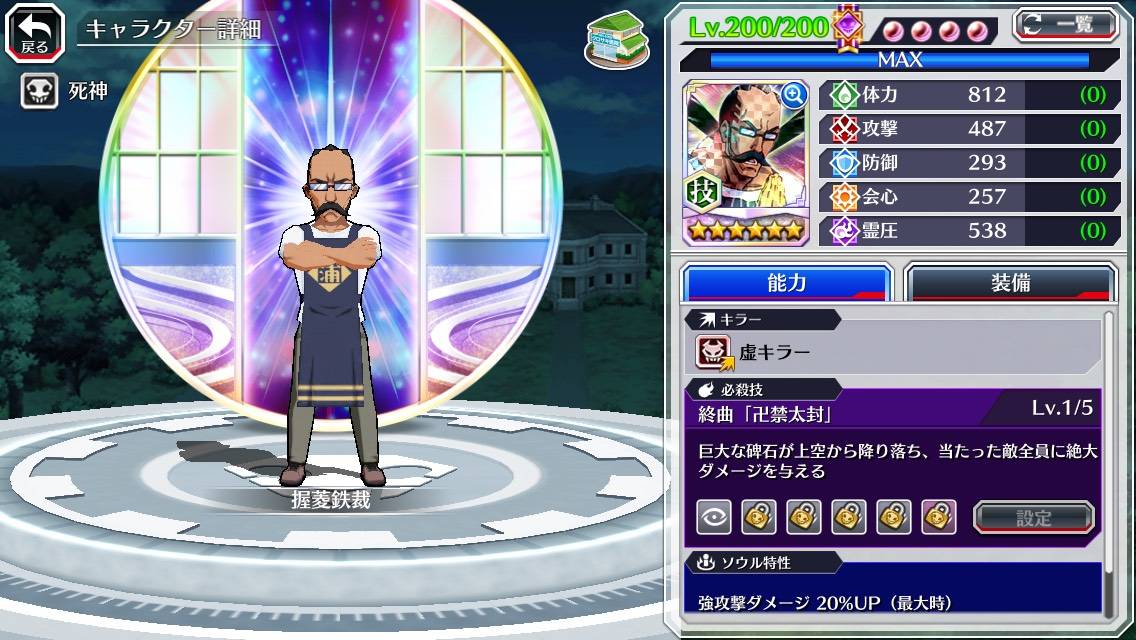This screenshot has width=1136, height=640.
Task: Open the 一覧 character list
Action: point(1066,25)
